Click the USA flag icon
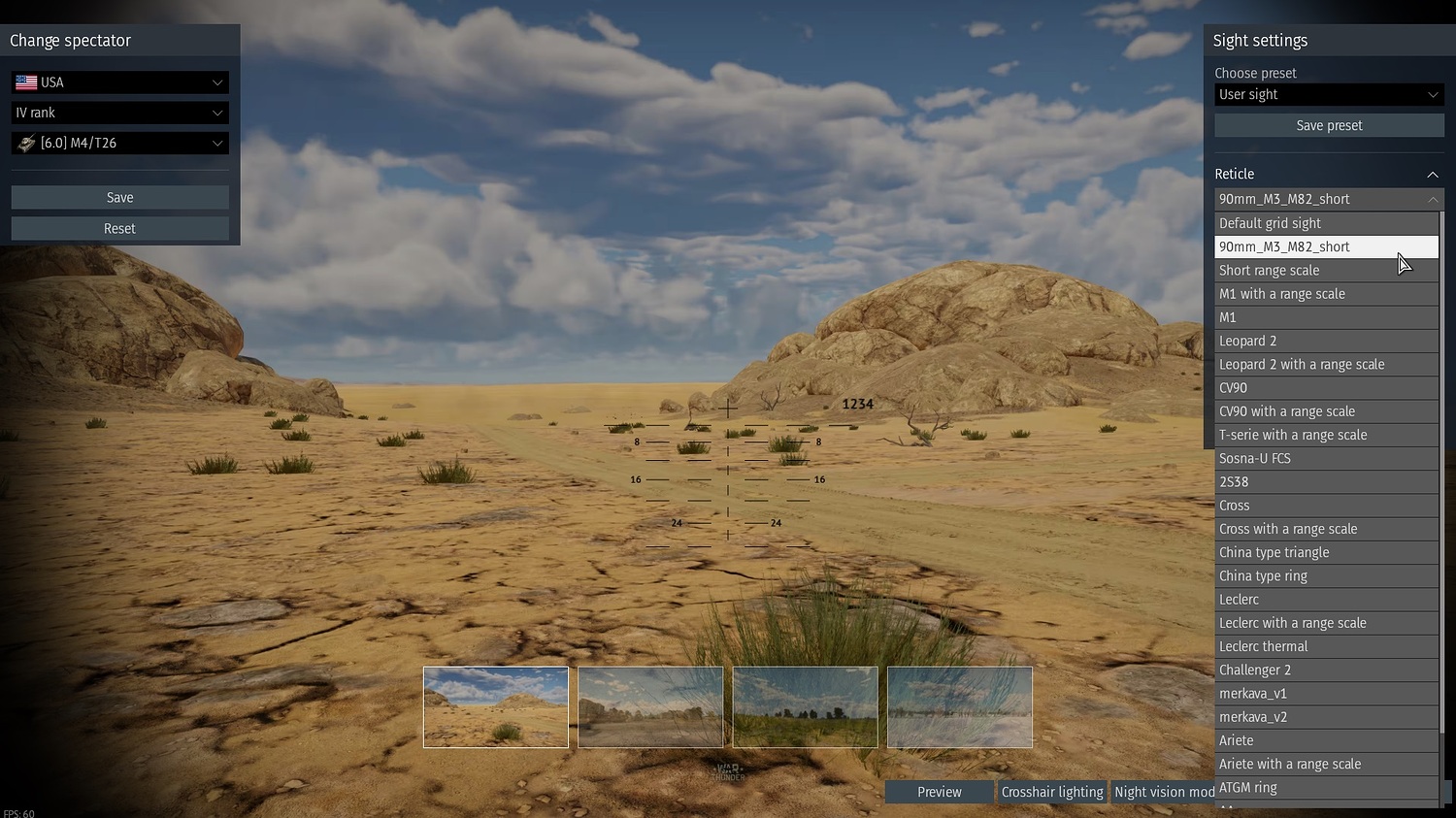The width and height of the screenshot is (1456, 818). pos(25,82)
